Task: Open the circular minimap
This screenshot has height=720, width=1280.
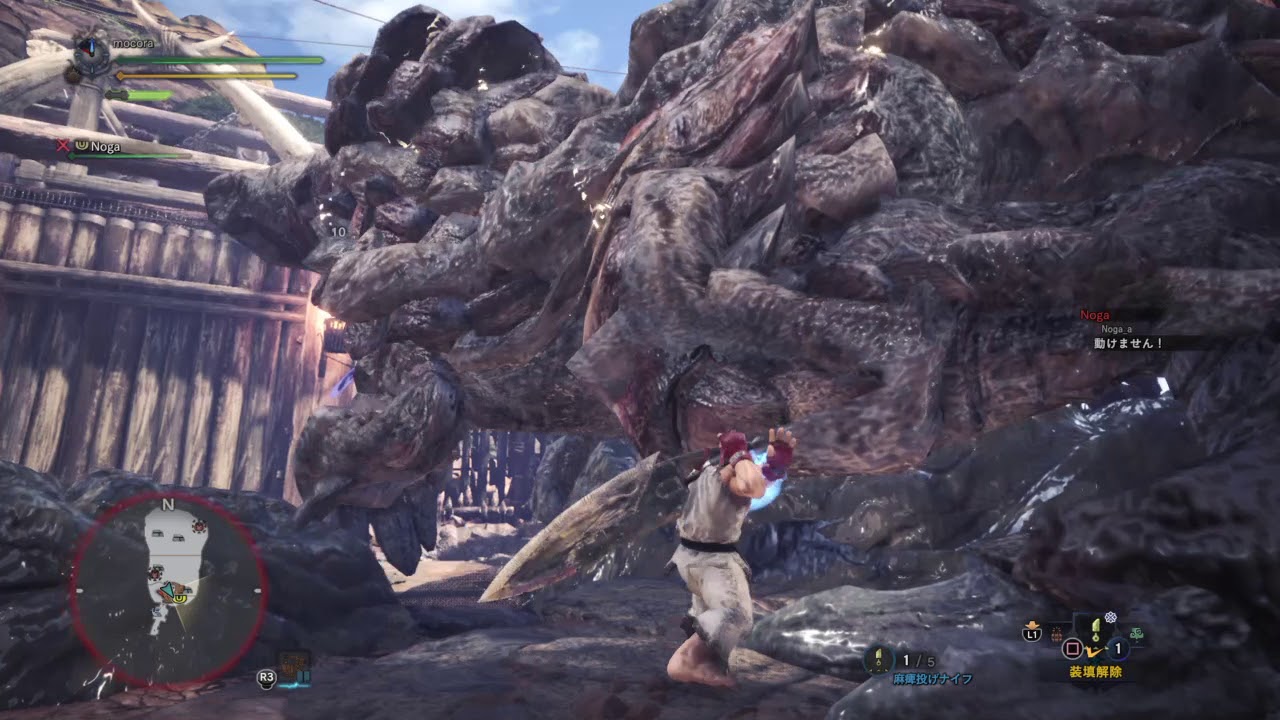Action: click(168, 590)
